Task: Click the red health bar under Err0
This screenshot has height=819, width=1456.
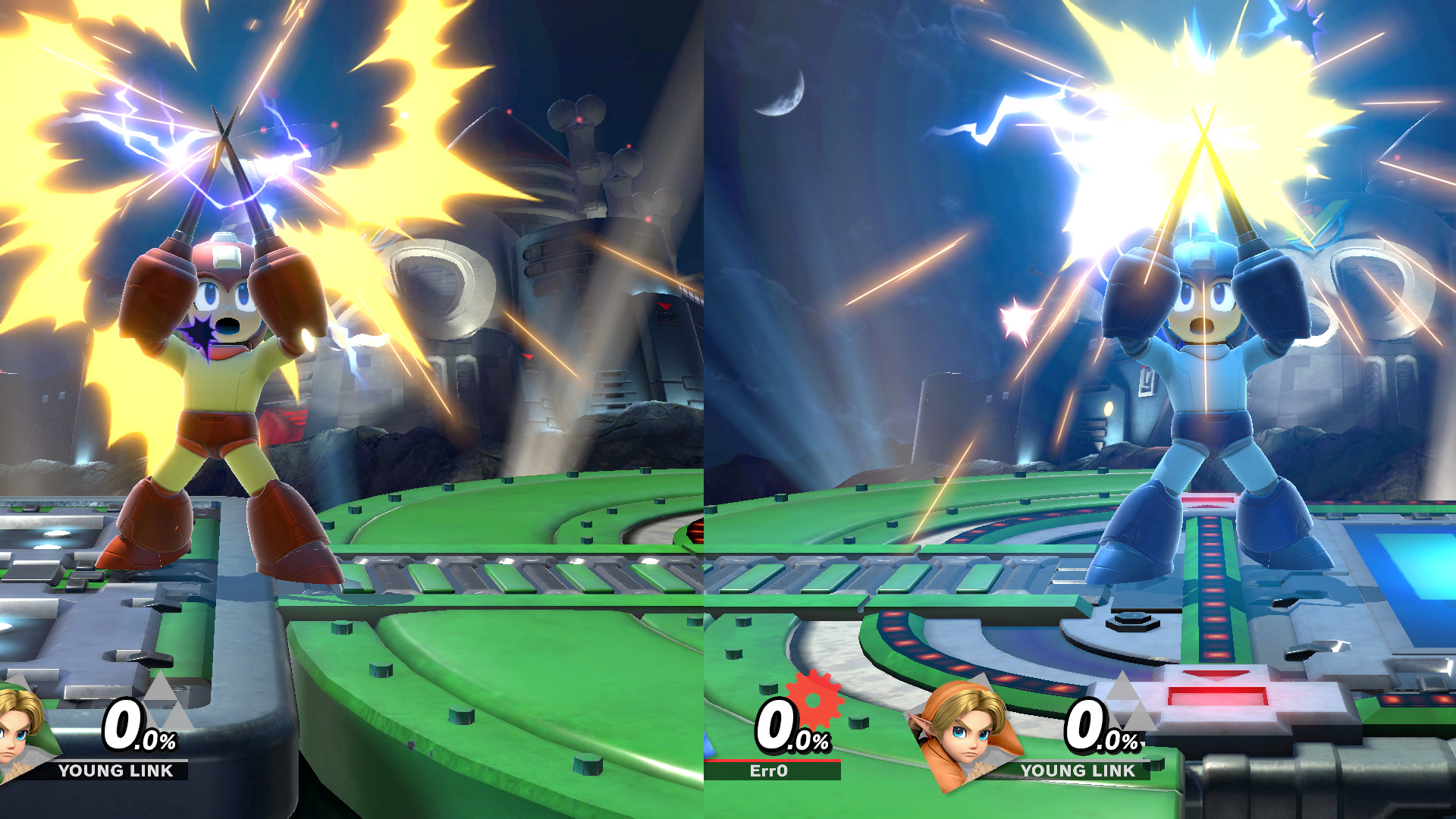Action: [781, 762]
